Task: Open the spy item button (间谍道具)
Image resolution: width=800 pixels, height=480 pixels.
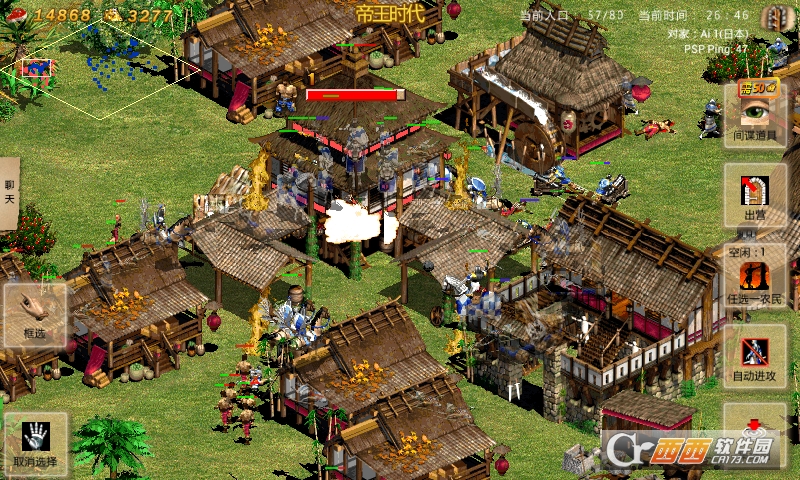Action: (x=755, y=114)
